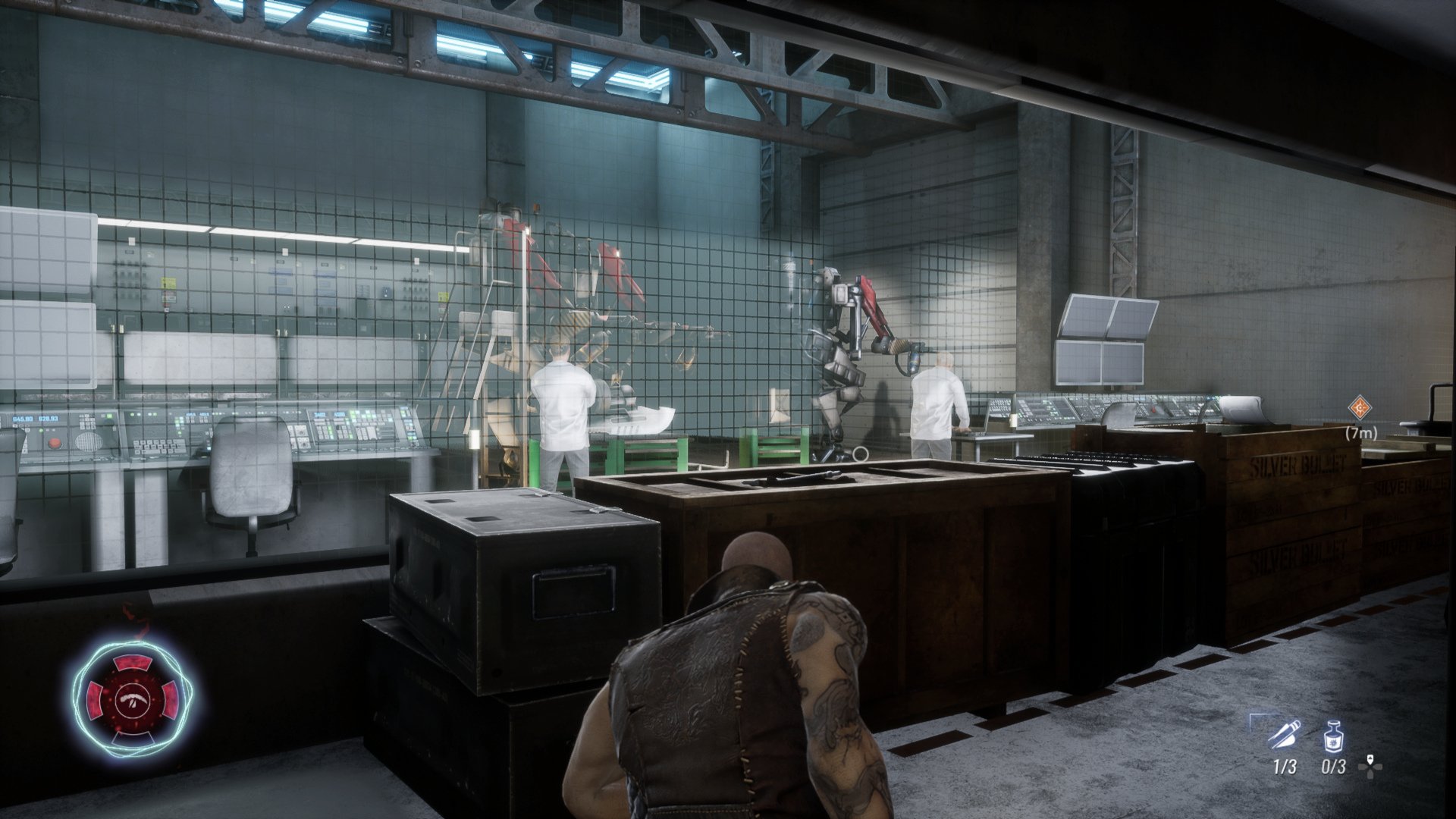The height and width of the screenshot is (819, 1456).
Task: Toggle the bottom weapon wheel segment
Action: [x=132, y=737]
